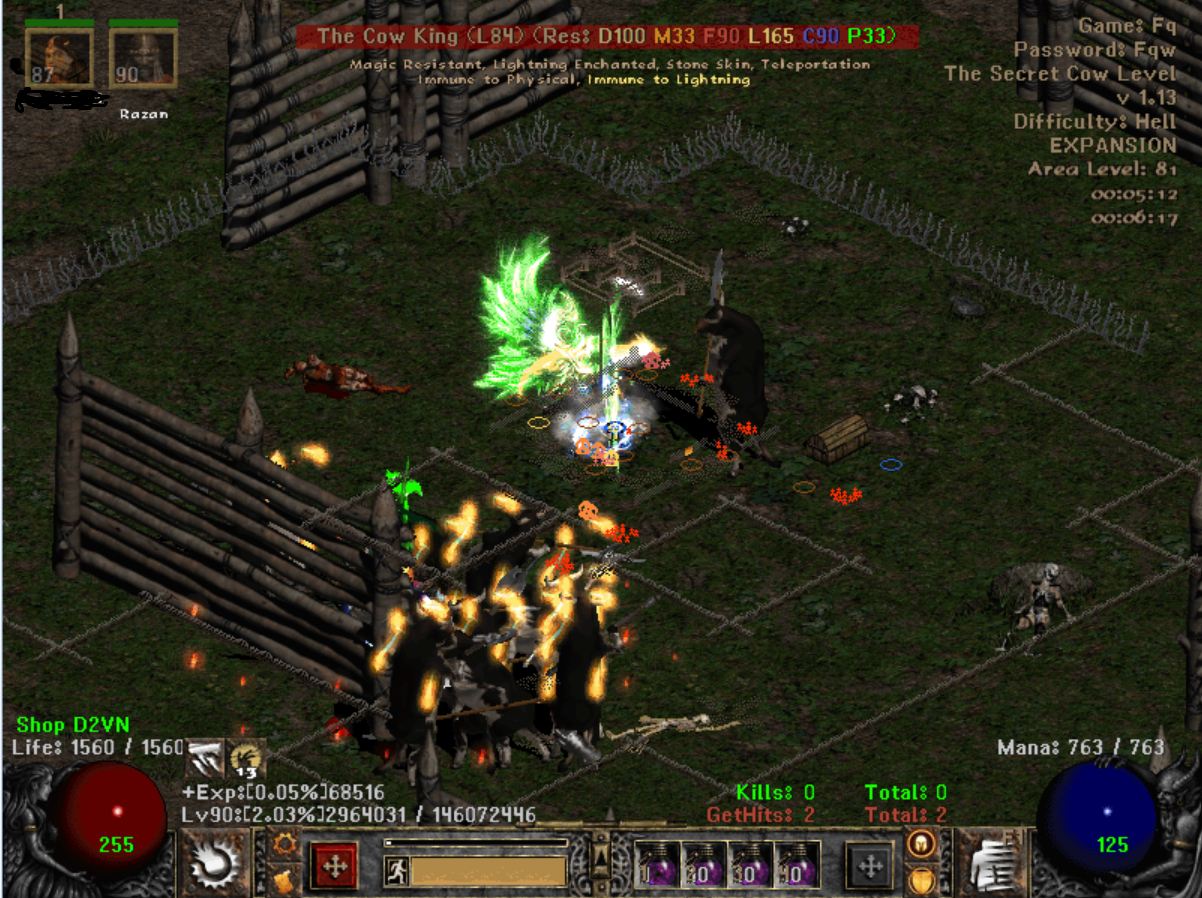Expand the mini menu arrow button

[x=601, y=858]
